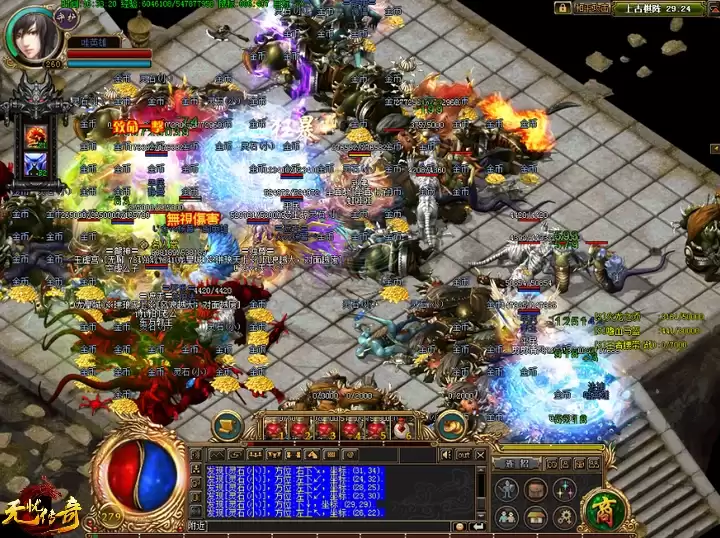
Task: Use the white bottle item in slot 6
Action: (x=401, y=429)
